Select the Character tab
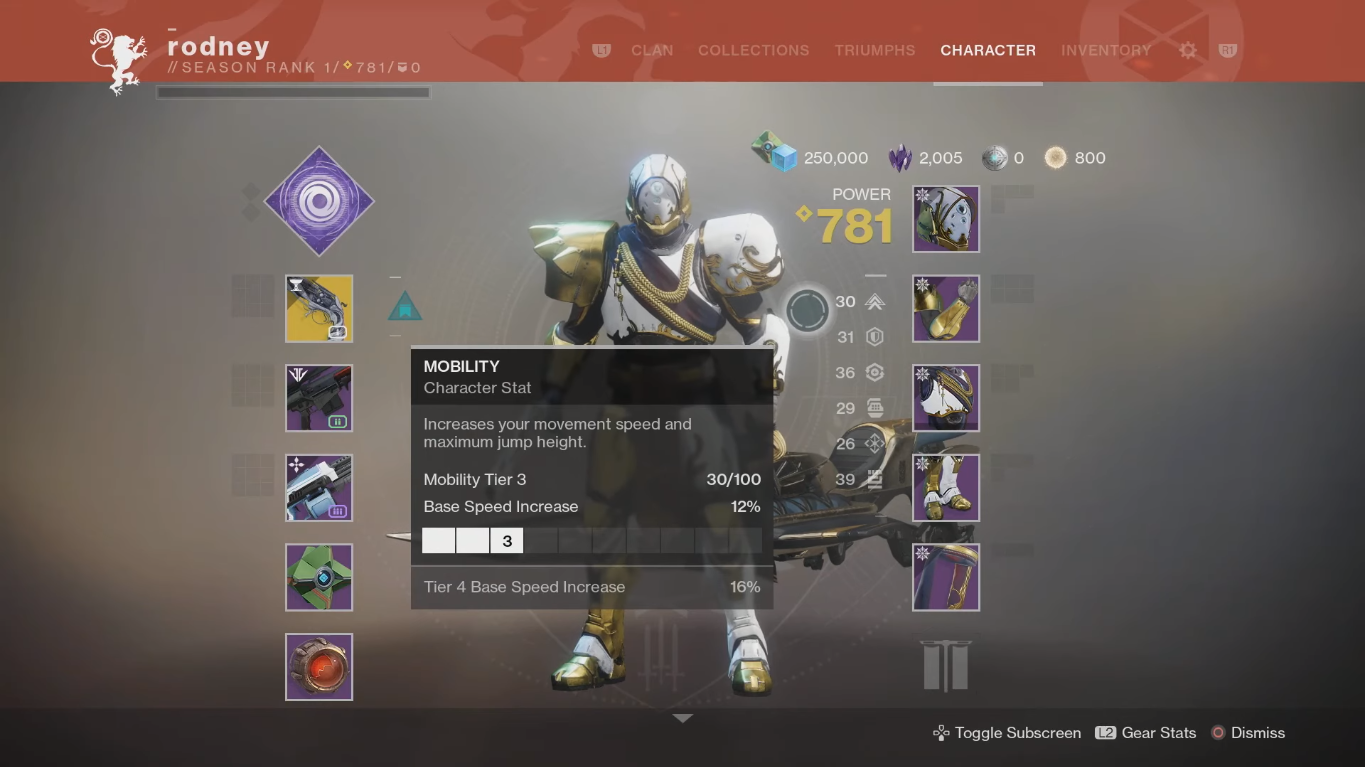Image resolution: width=1365 pixels, height=767 pixels. (x=988, y=50)
